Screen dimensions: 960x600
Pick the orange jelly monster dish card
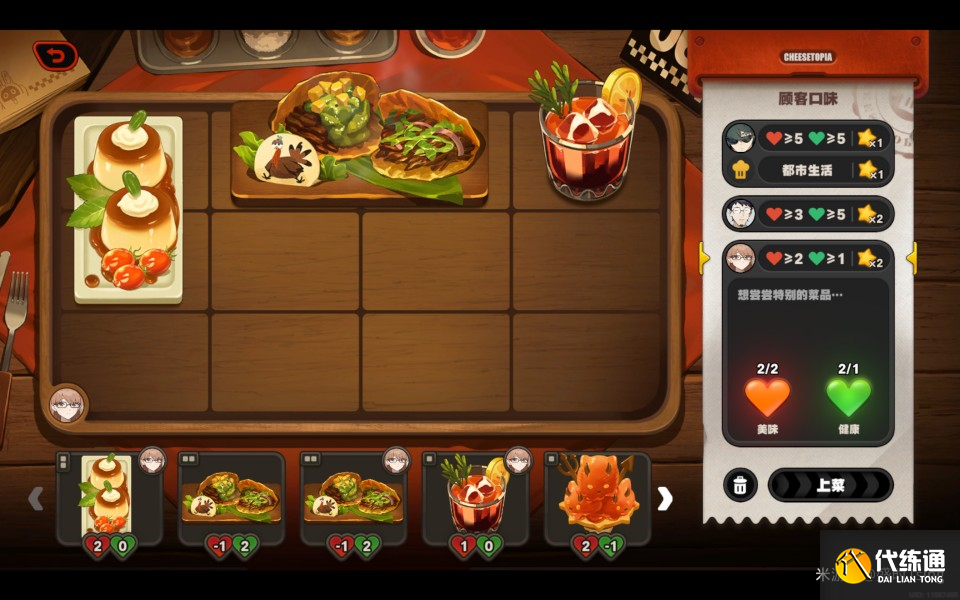[597, 498]
